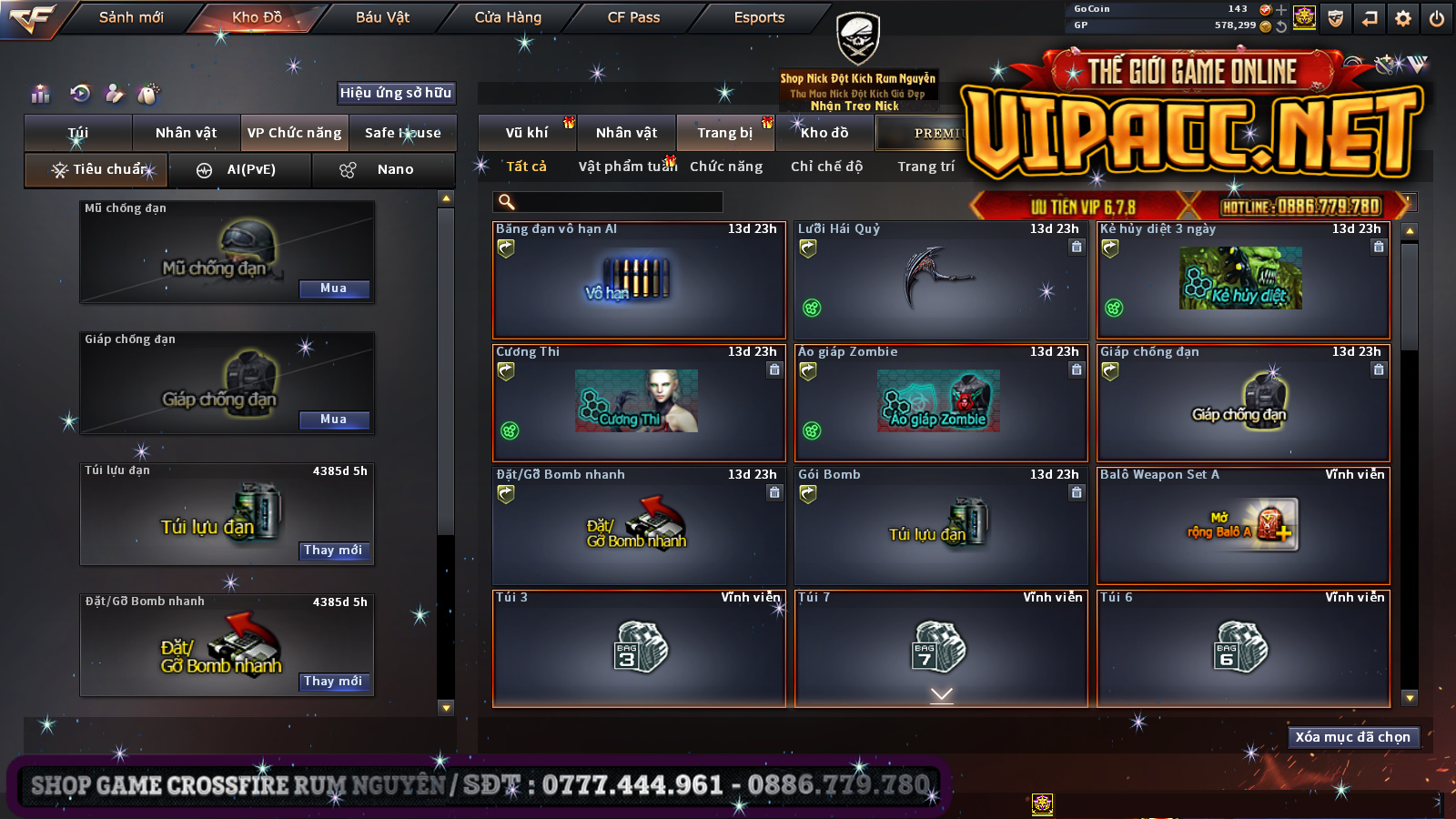Click the Xóa mục đã chọn button
The image size is (1456, 819).
[x=1352, y=737]
